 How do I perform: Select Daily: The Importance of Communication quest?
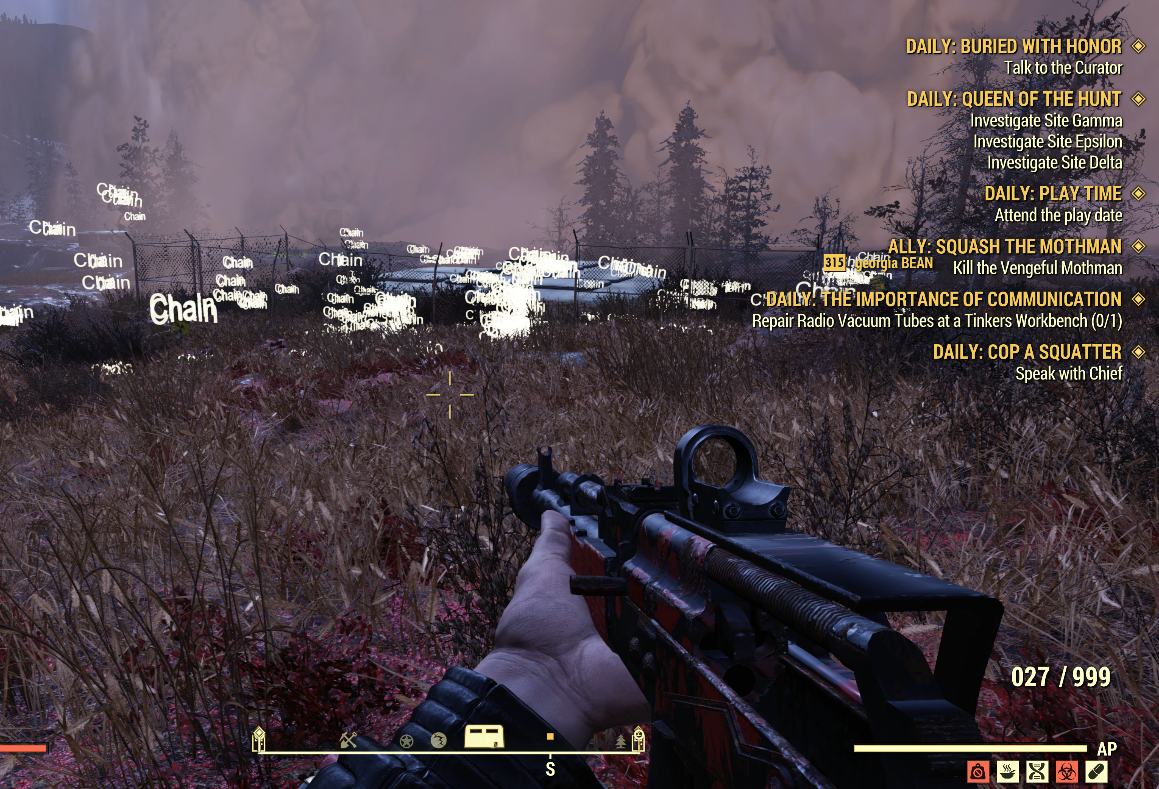click(944, 299)
